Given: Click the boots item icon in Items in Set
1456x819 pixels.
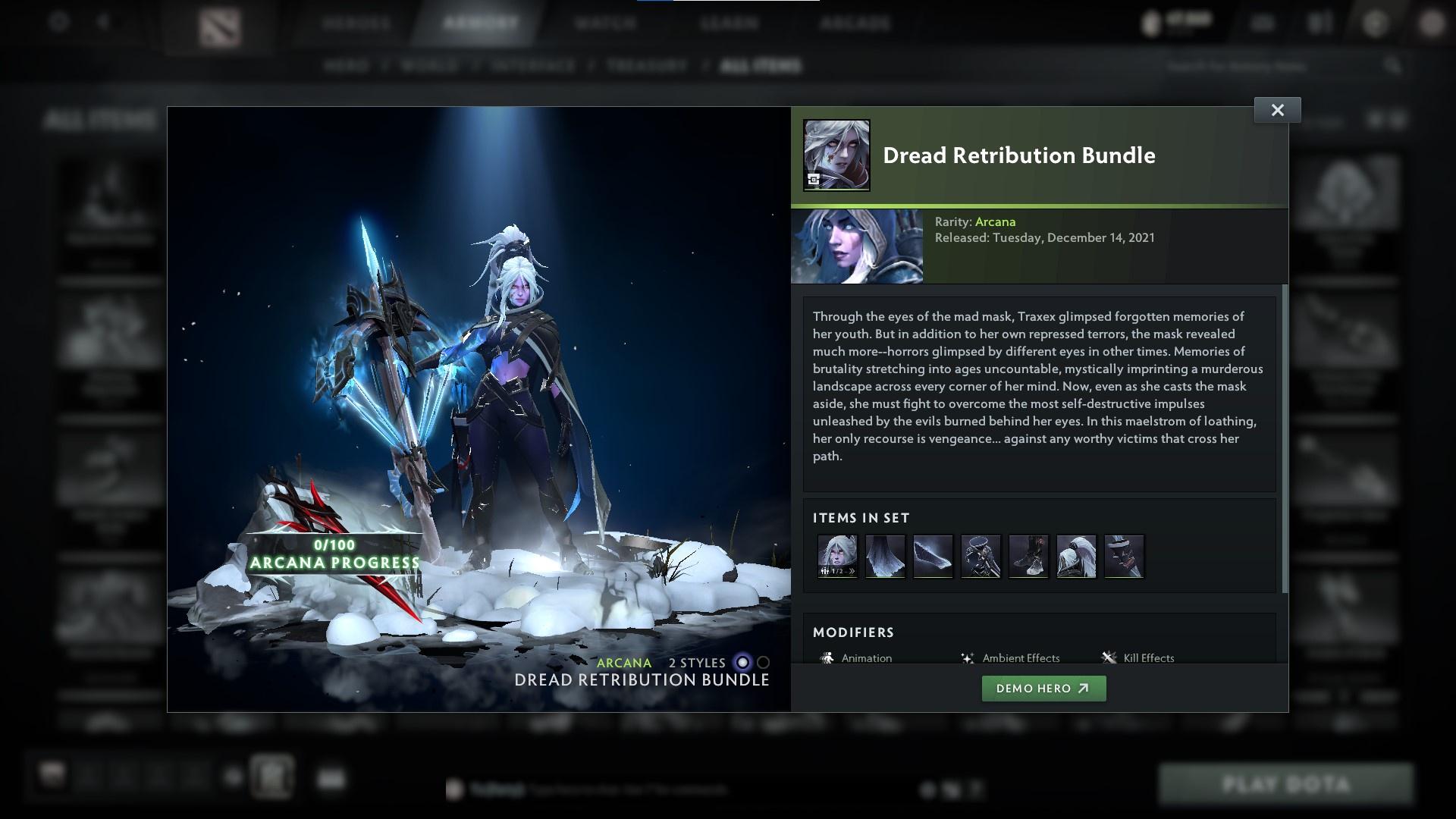Looking at the screenshot, I should [x=1029, y=556].
